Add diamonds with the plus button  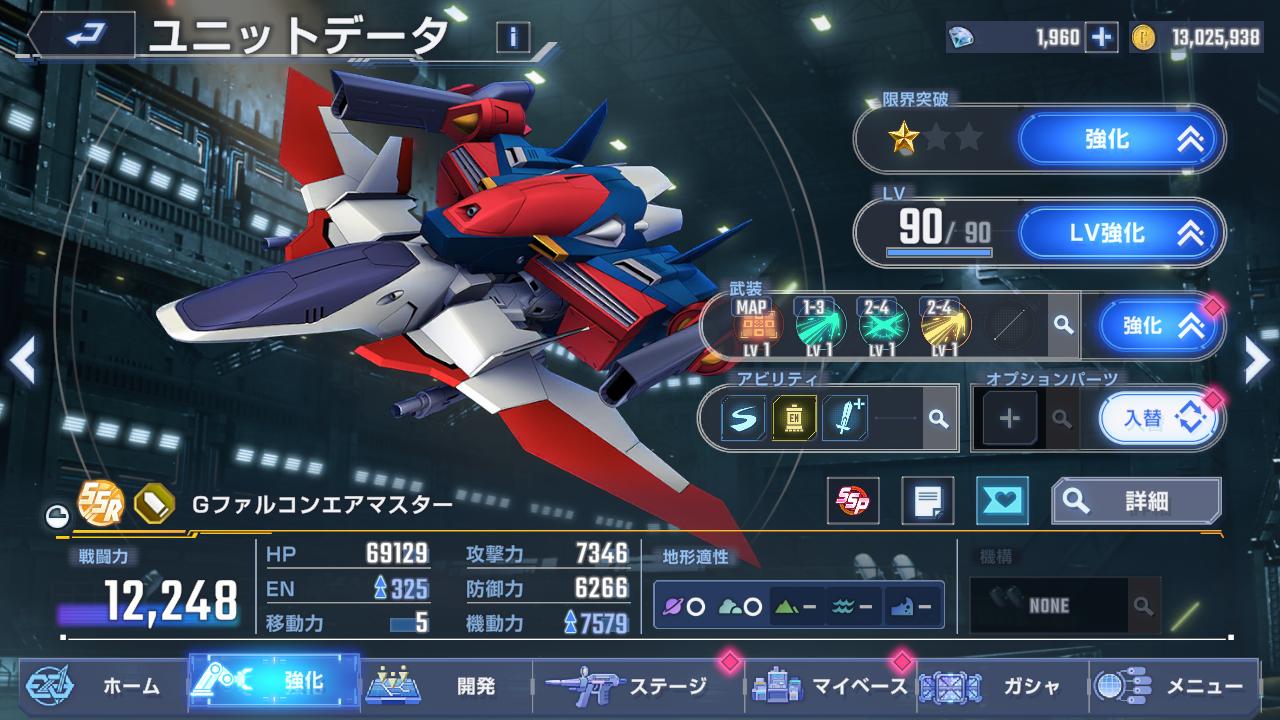coord(1101,38)
